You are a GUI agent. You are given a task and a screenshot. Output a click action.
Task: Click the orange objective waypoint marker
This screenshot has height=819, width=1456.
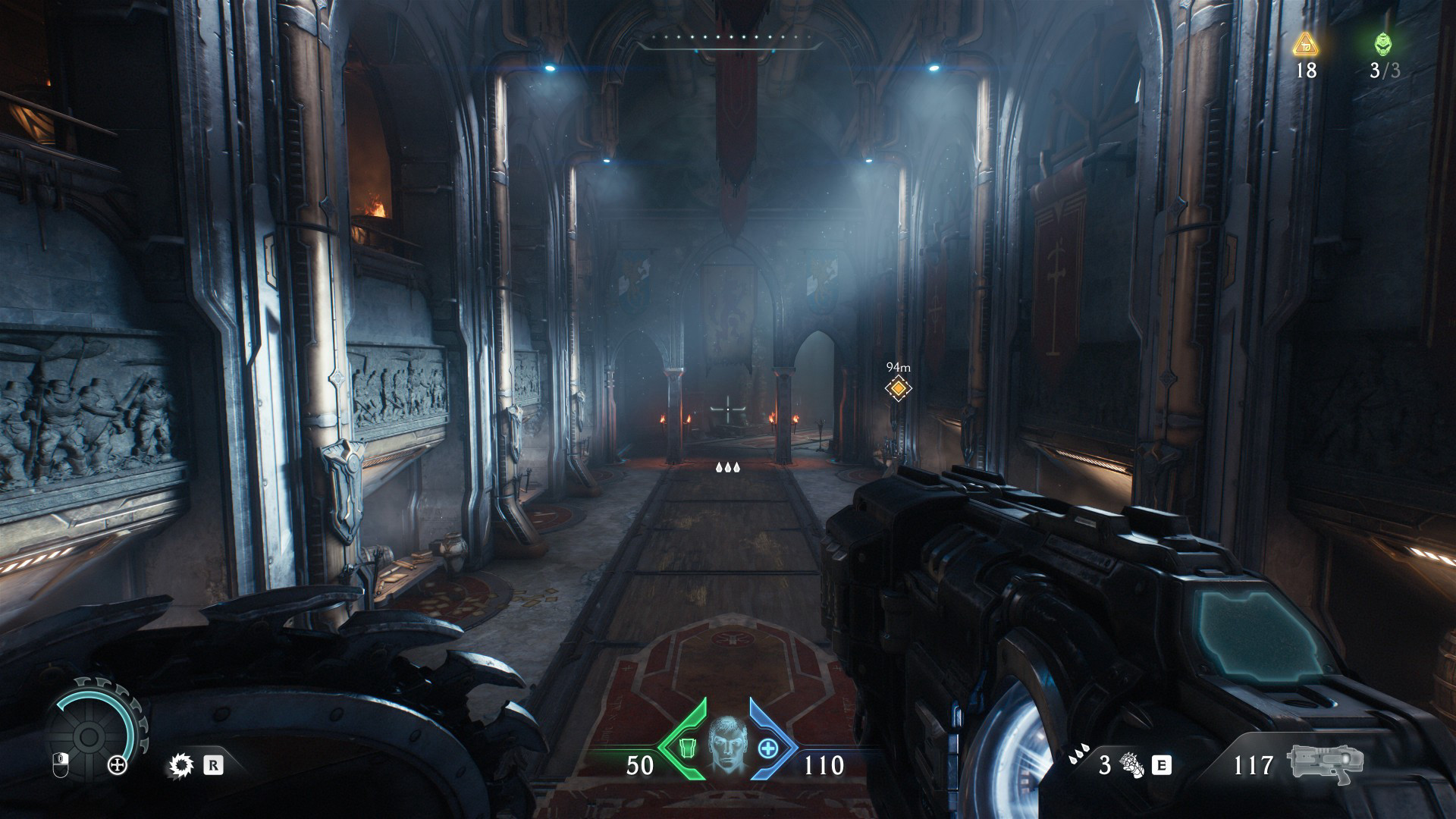click(899, 388)
